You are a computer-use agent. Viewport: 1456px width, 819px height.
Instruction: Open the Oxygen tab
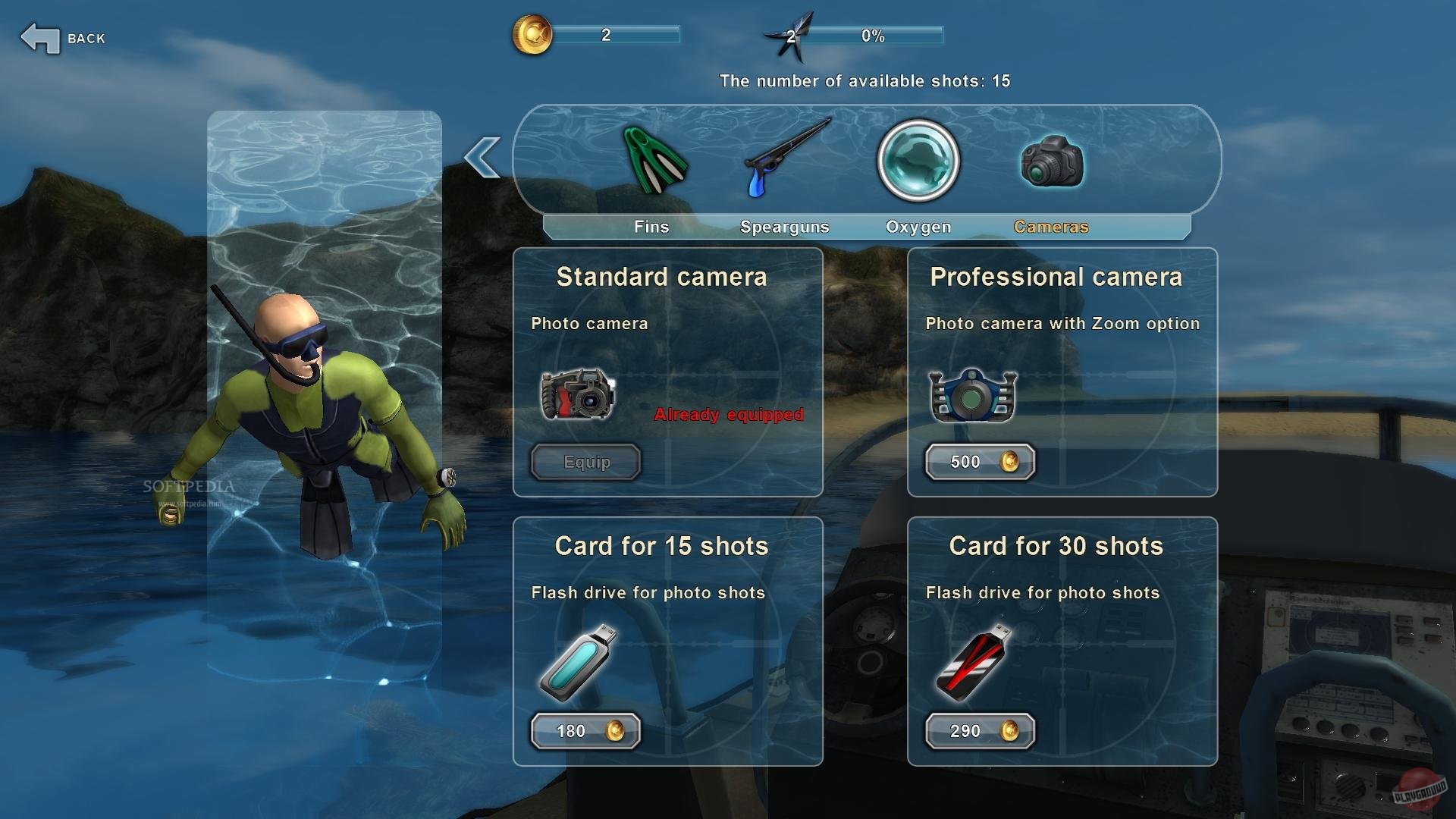pos(918,226)
